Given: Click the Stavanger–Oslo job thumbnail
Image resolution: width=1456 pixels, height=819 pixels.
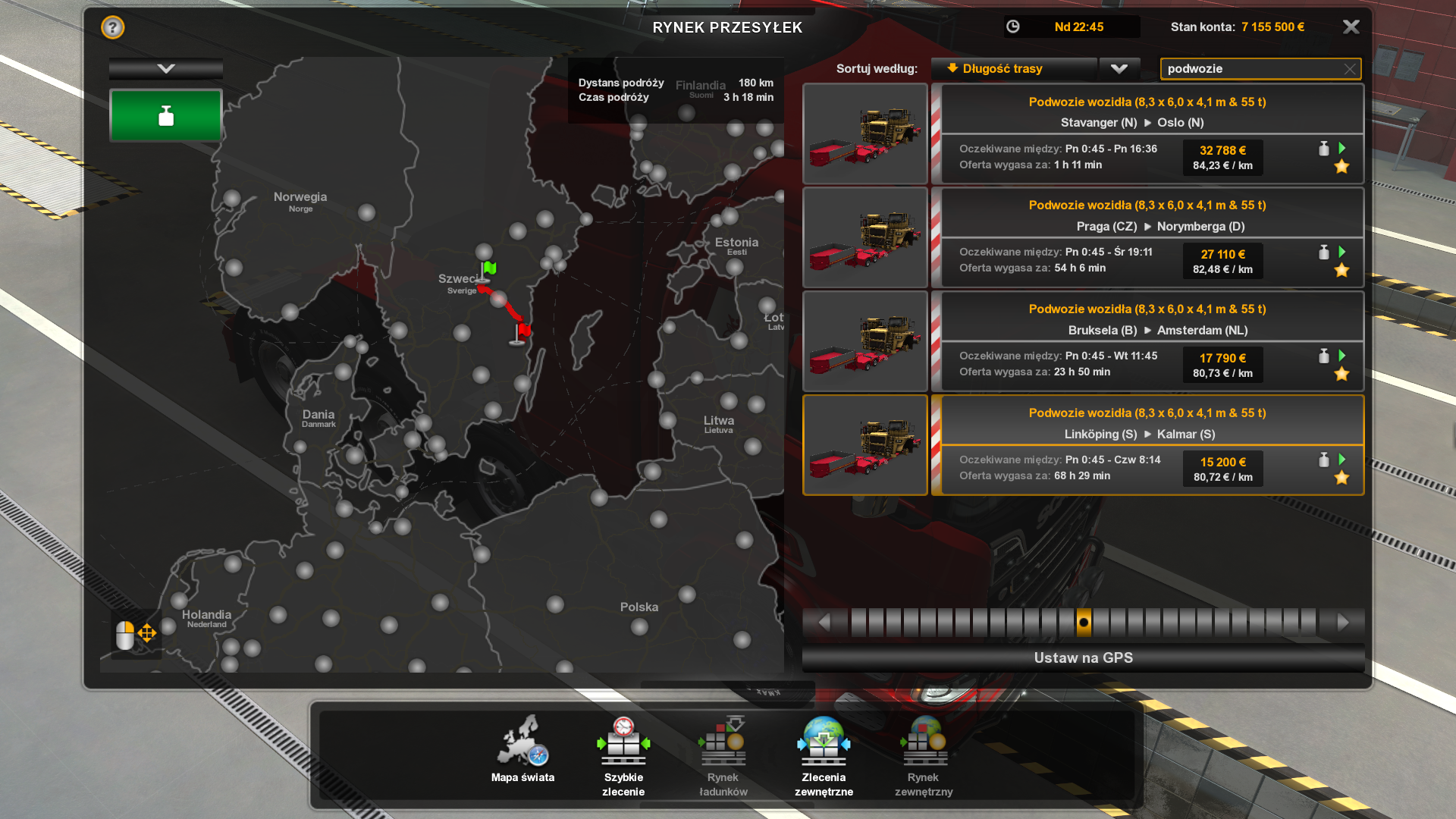Looking at the screenshot, I should point(865,133).
